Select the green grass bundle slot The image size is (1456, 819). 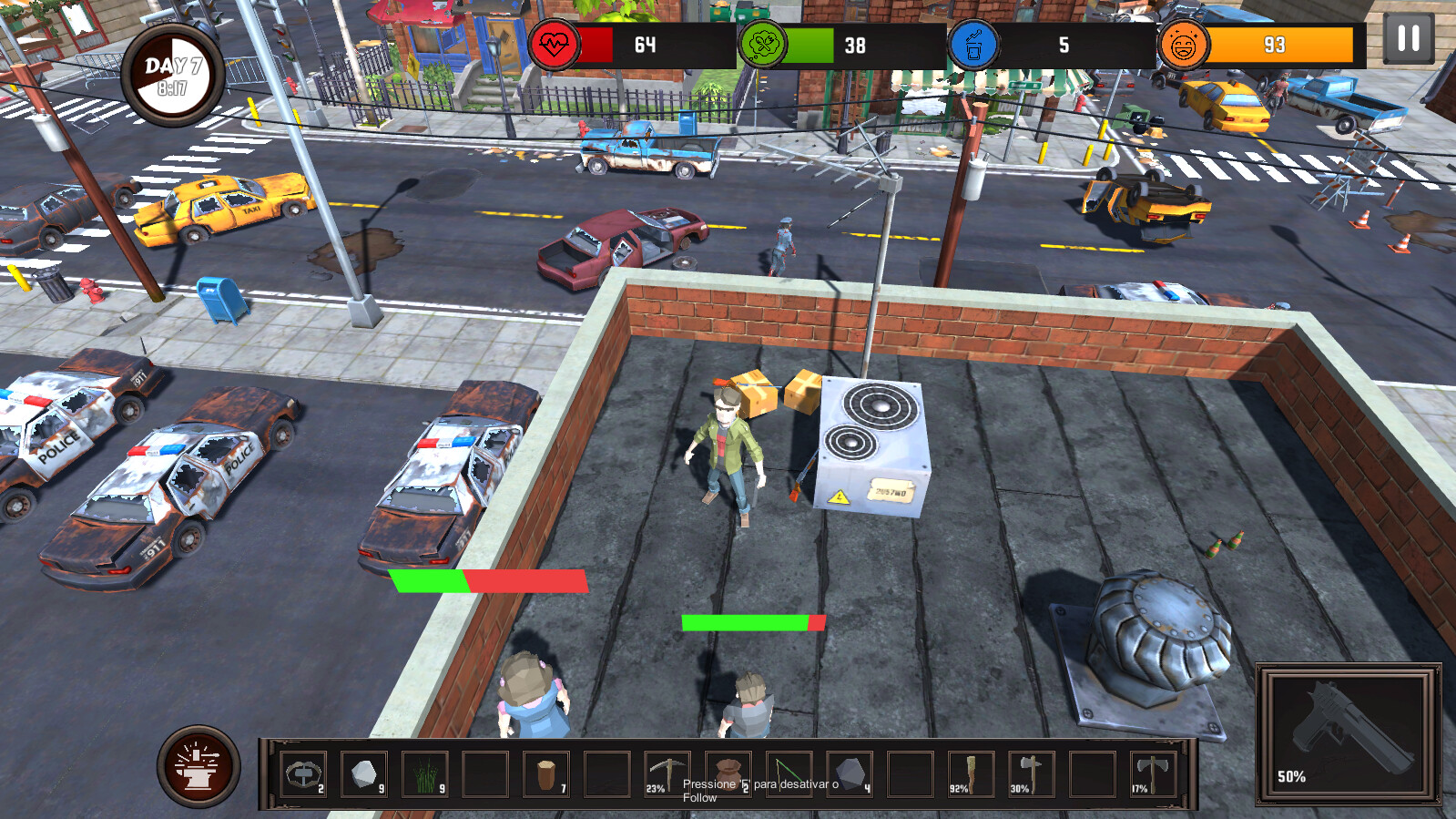[424, 774]
